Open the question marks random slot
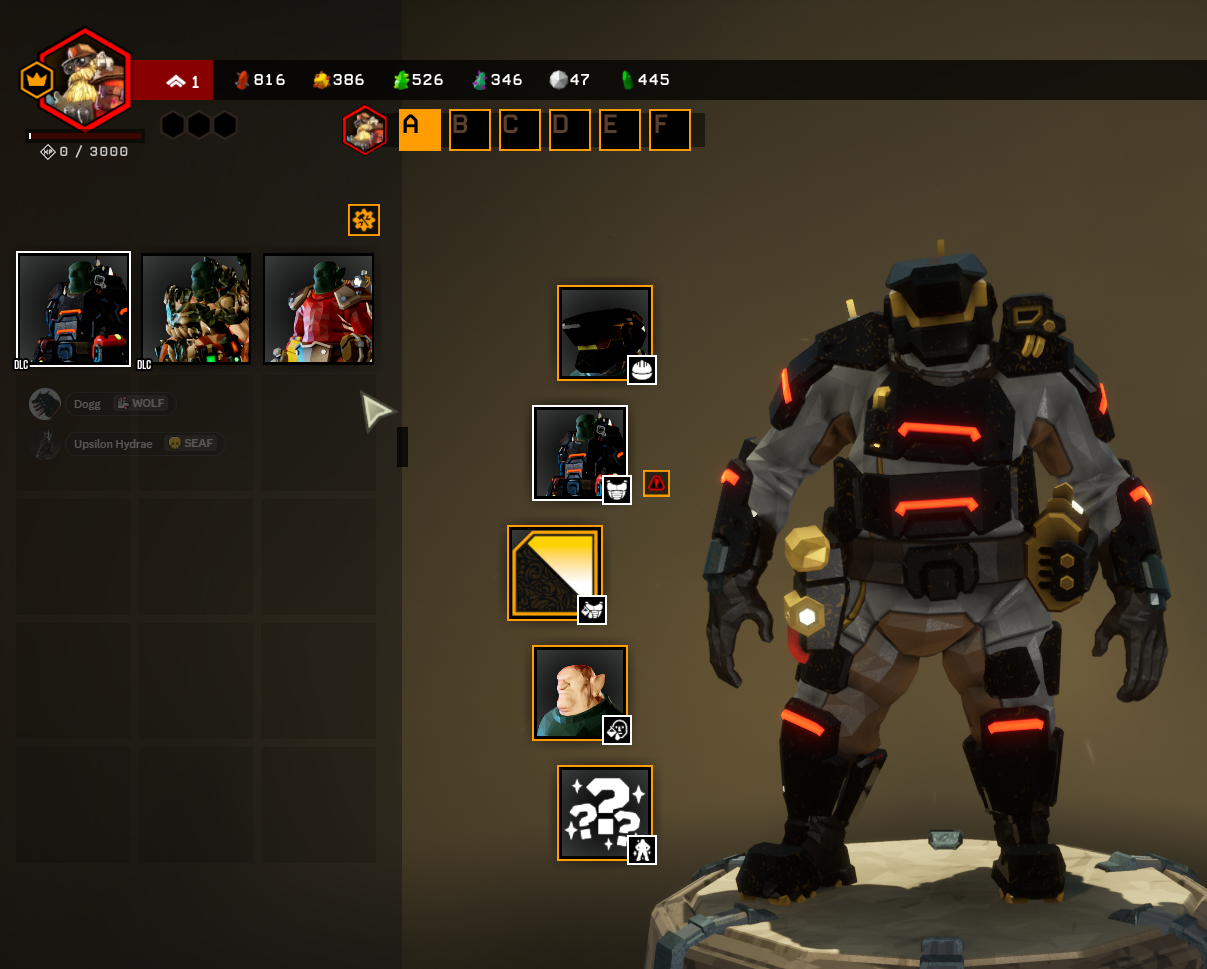1207x969 pixels. (x=605, y=813)
